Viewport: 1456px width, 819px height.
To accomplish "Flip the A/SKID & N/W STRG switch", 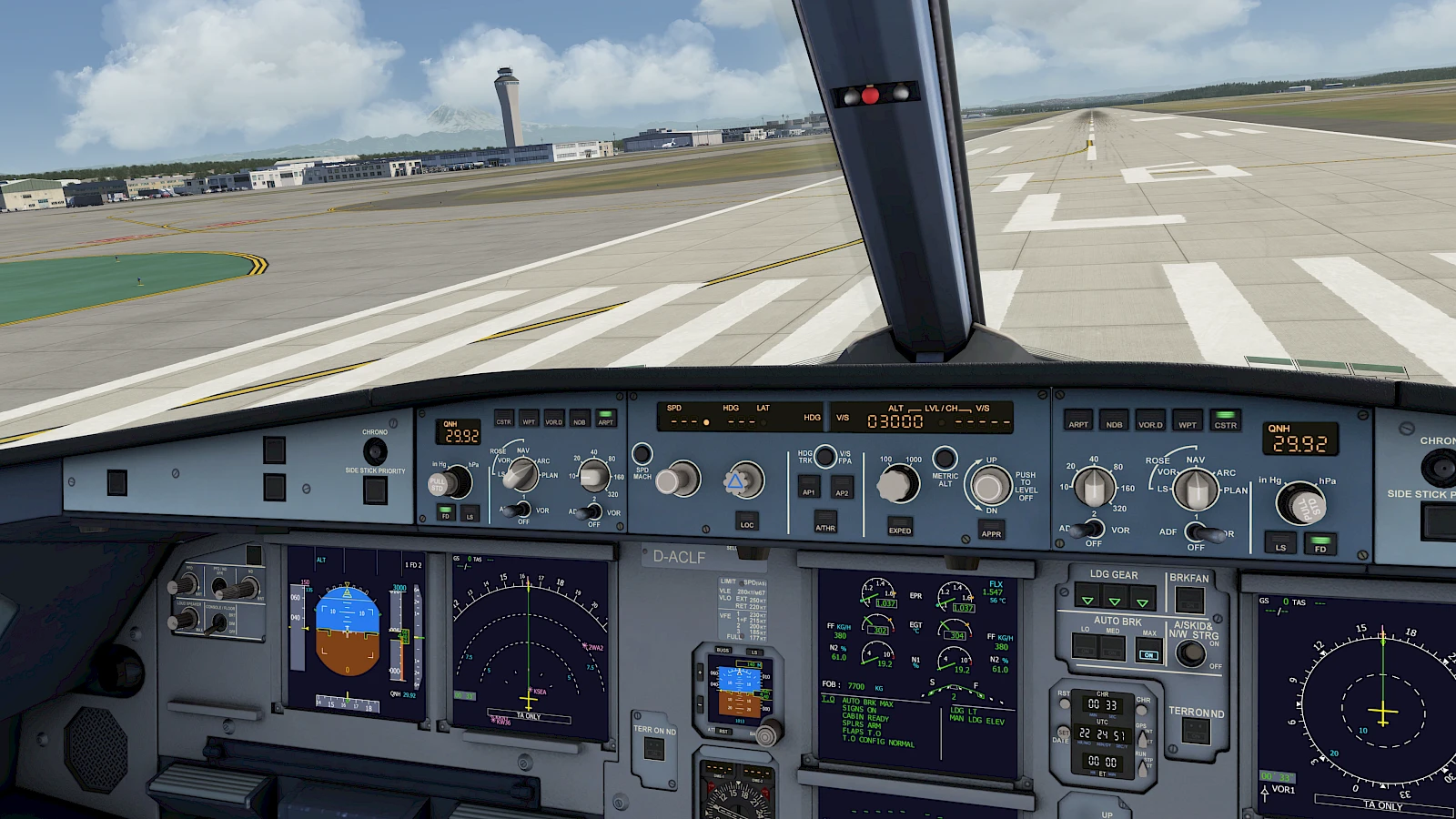I will click(x=1191, y=652).
